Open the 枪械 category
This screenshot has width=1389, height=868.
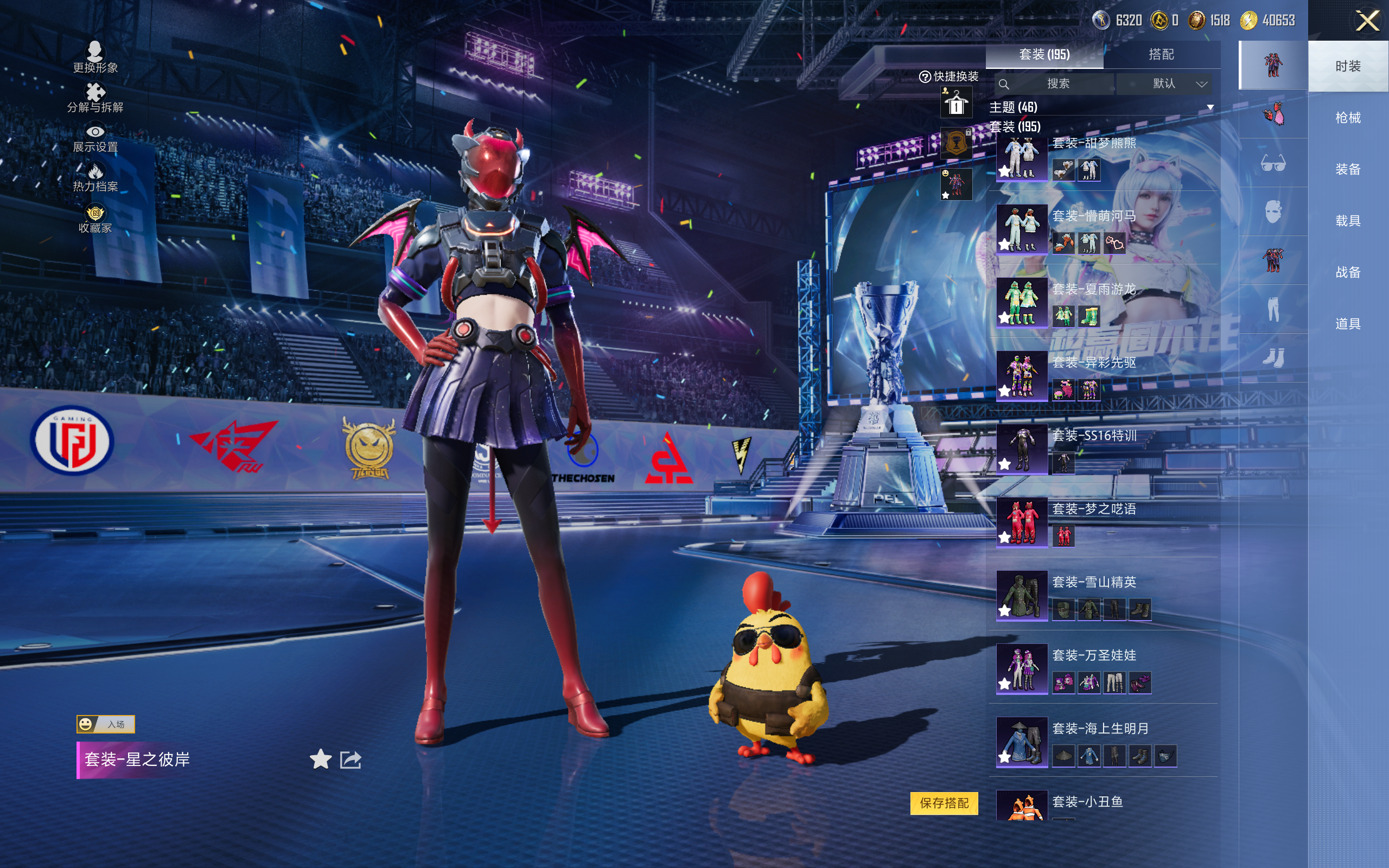point(1347,118)
